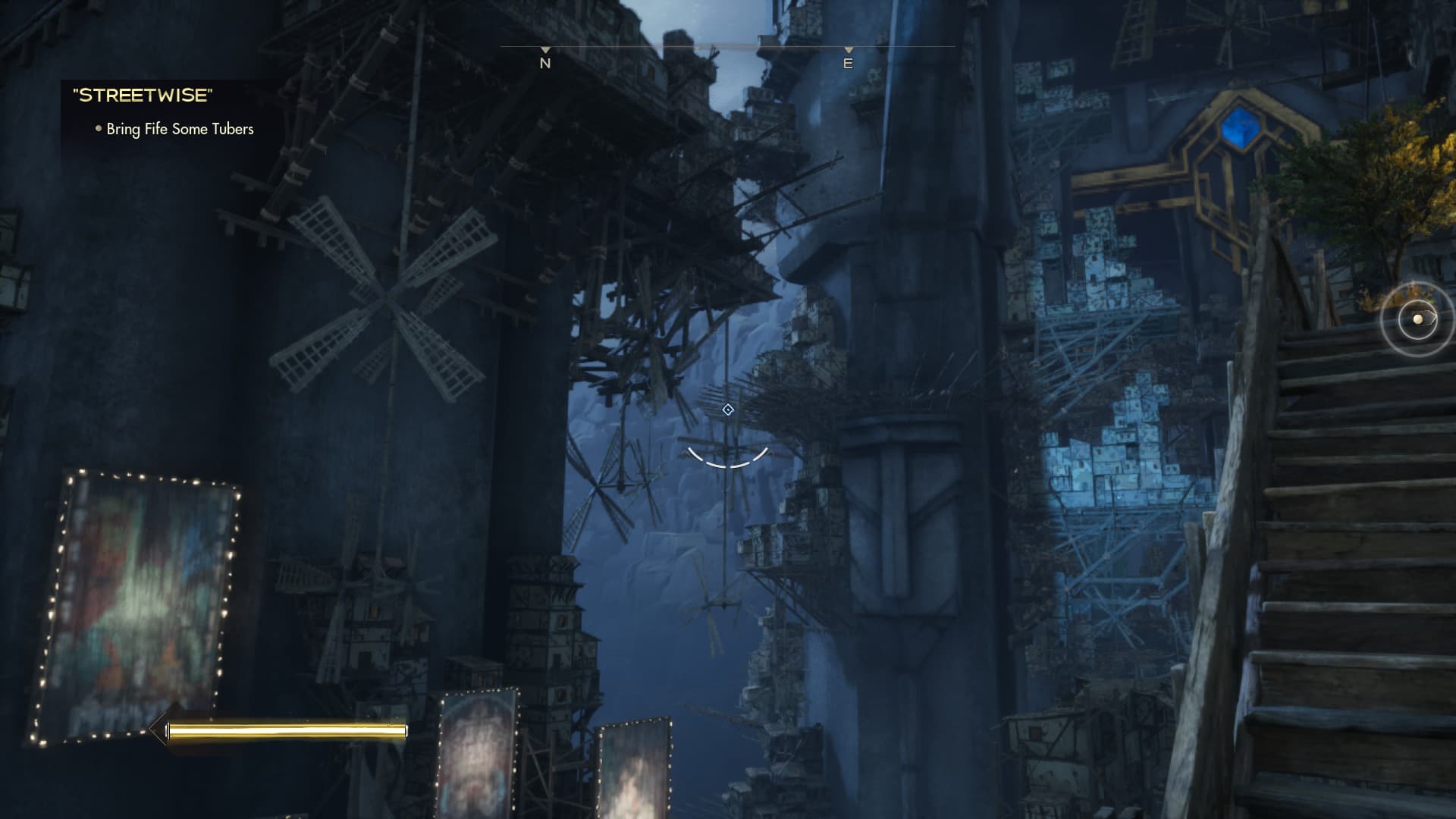Image resolution: width=1456 pixels, height=819 pixels.
Task: Select the "Streetwise" quest title
Action: (x=143, y=96)
